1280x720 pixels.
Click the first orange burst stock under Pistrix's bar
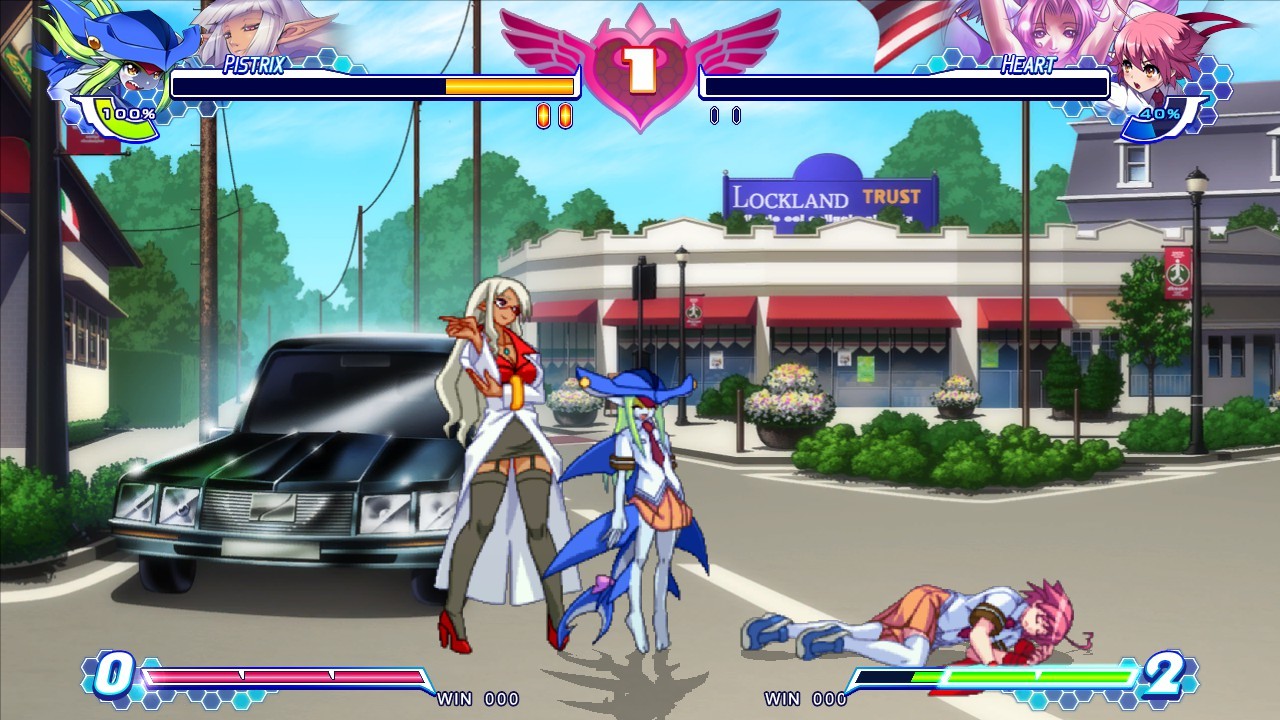coord(542,117)
